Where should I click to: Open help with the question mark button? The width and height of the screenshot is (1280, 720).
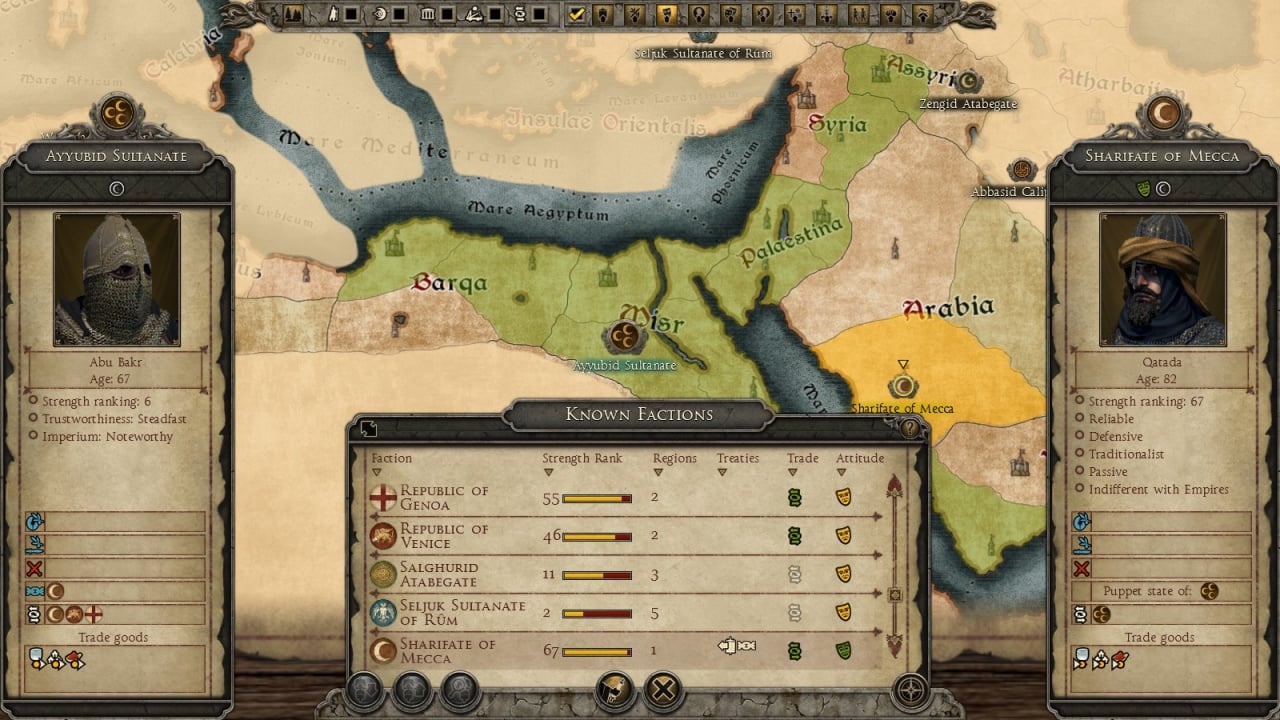click(909, 428)
